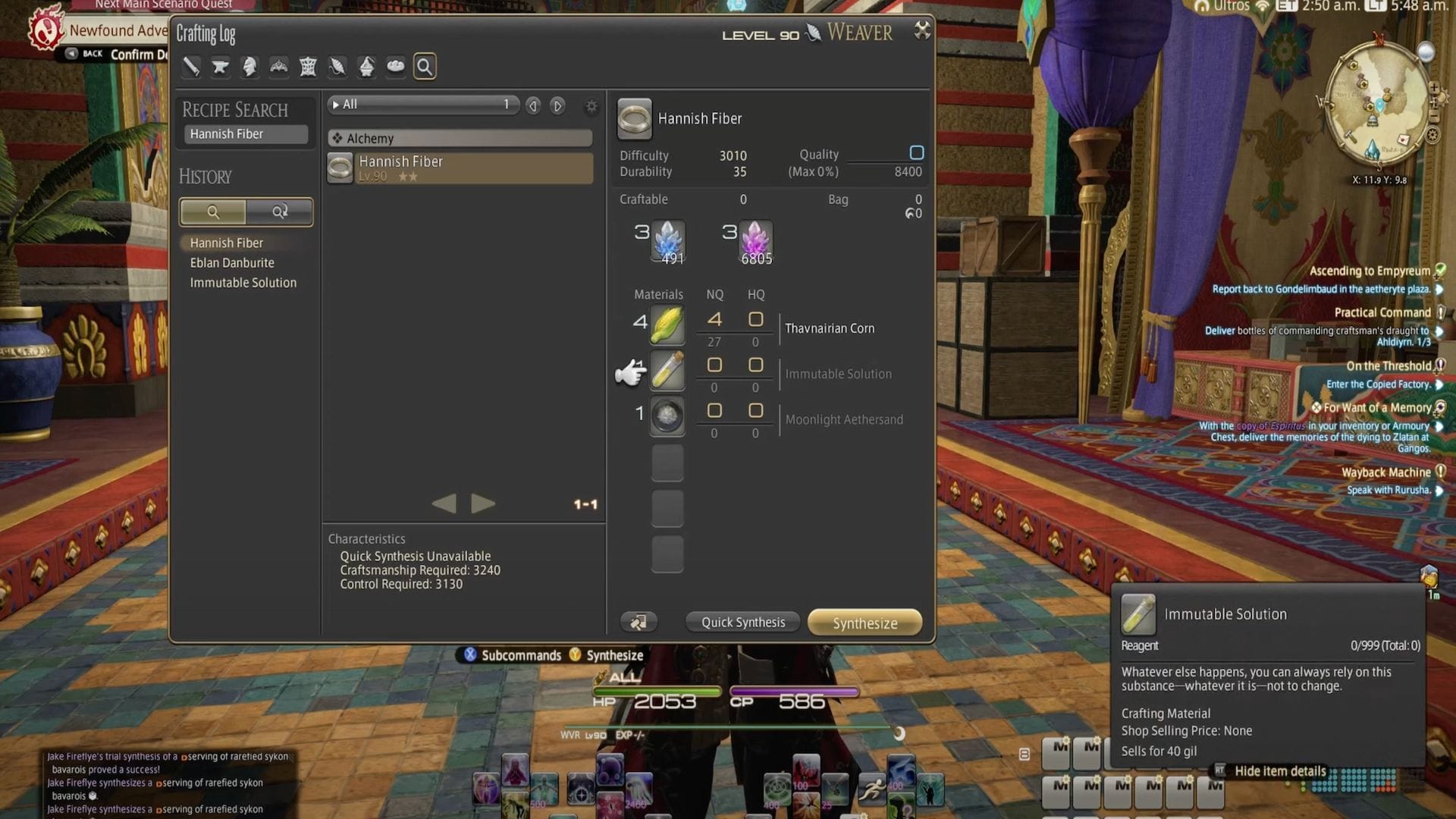The image size is (1456, 819).
Task: Select the Carpenter crafting log icon
Action: click(x=191, y=67)
